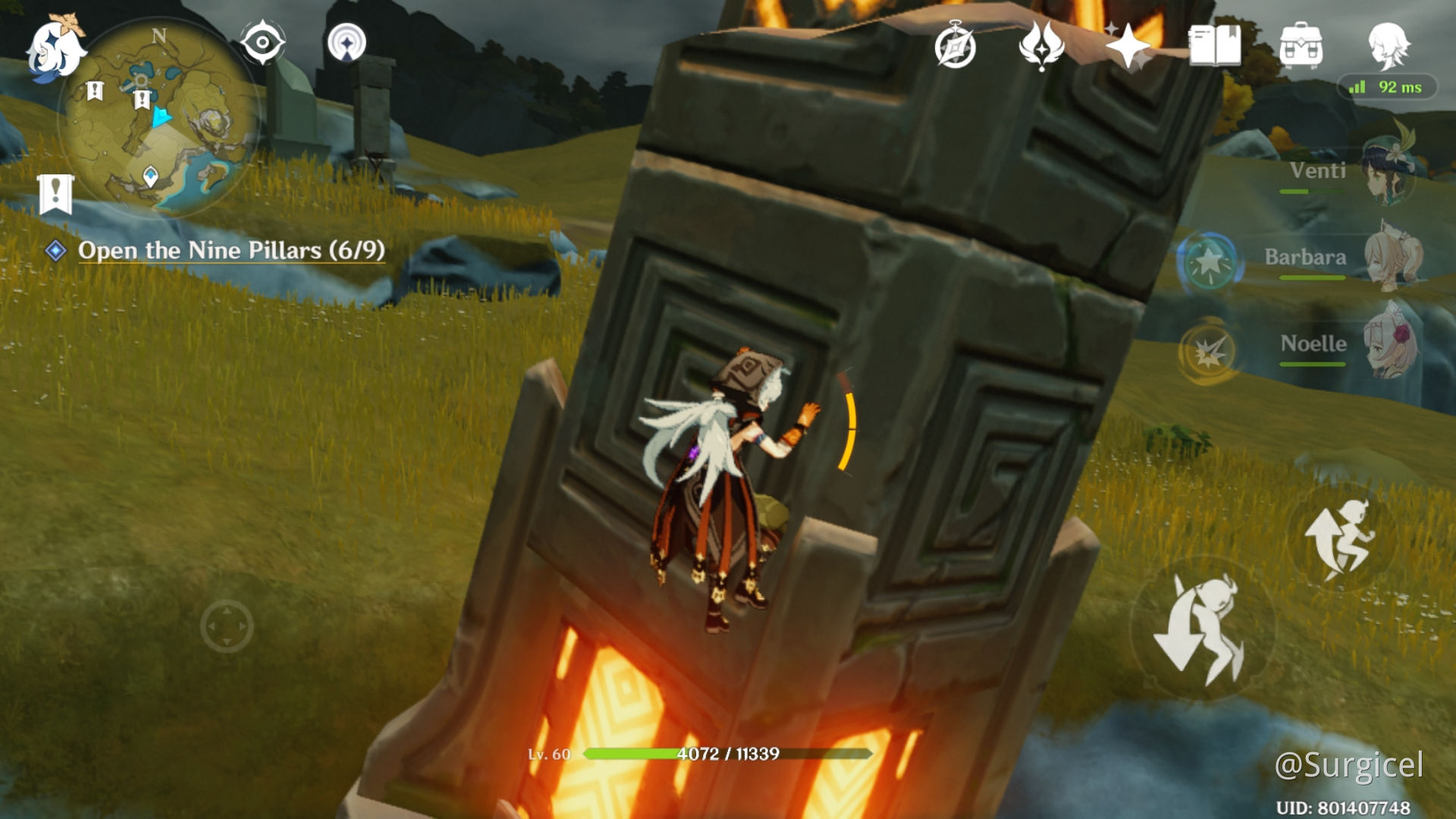Open the Adventurer's book icon
The image size is (1456, 819).
[x=1215, y=45]
